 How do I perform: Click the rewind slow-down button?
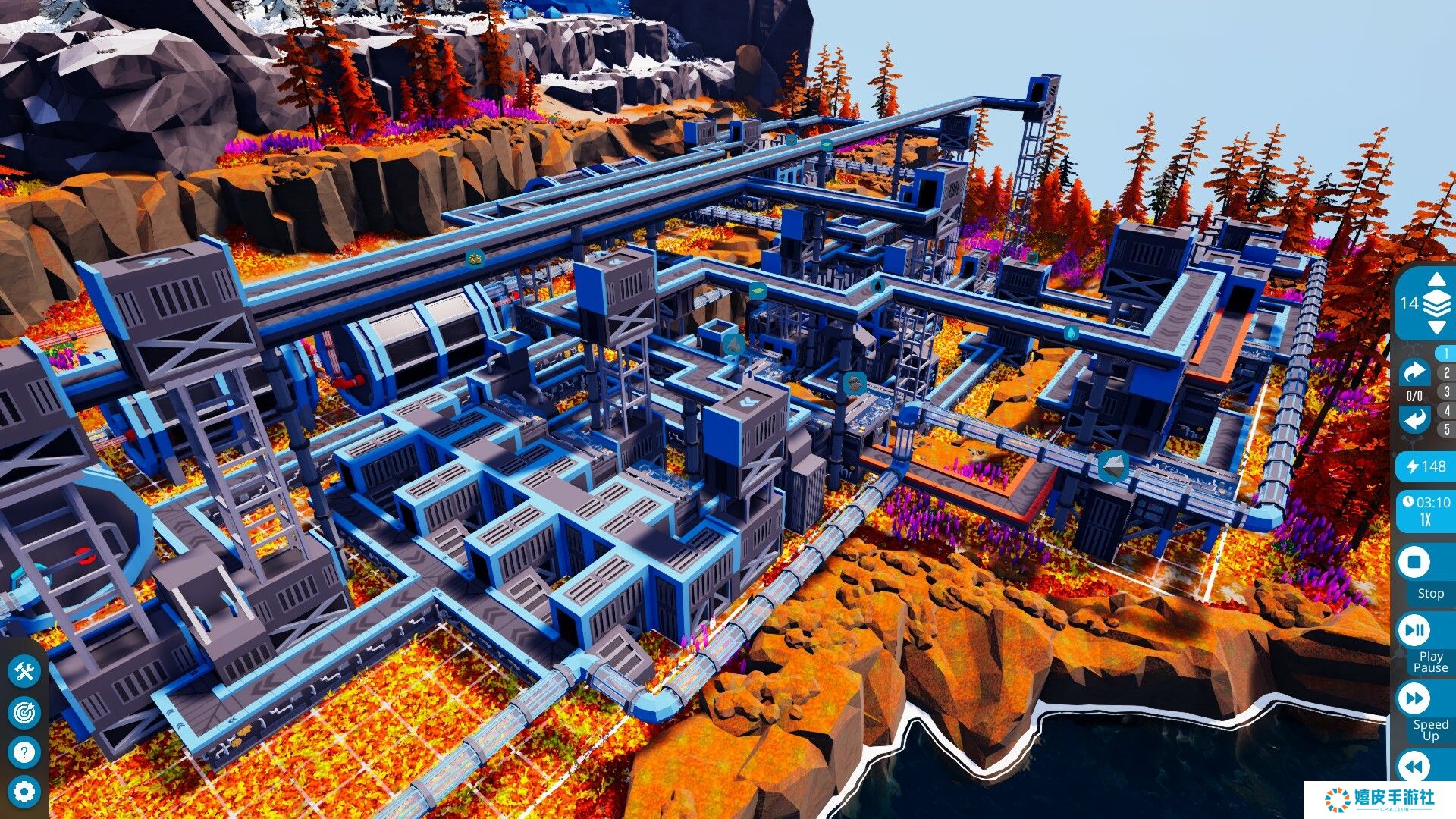(x=1414, y=766)
